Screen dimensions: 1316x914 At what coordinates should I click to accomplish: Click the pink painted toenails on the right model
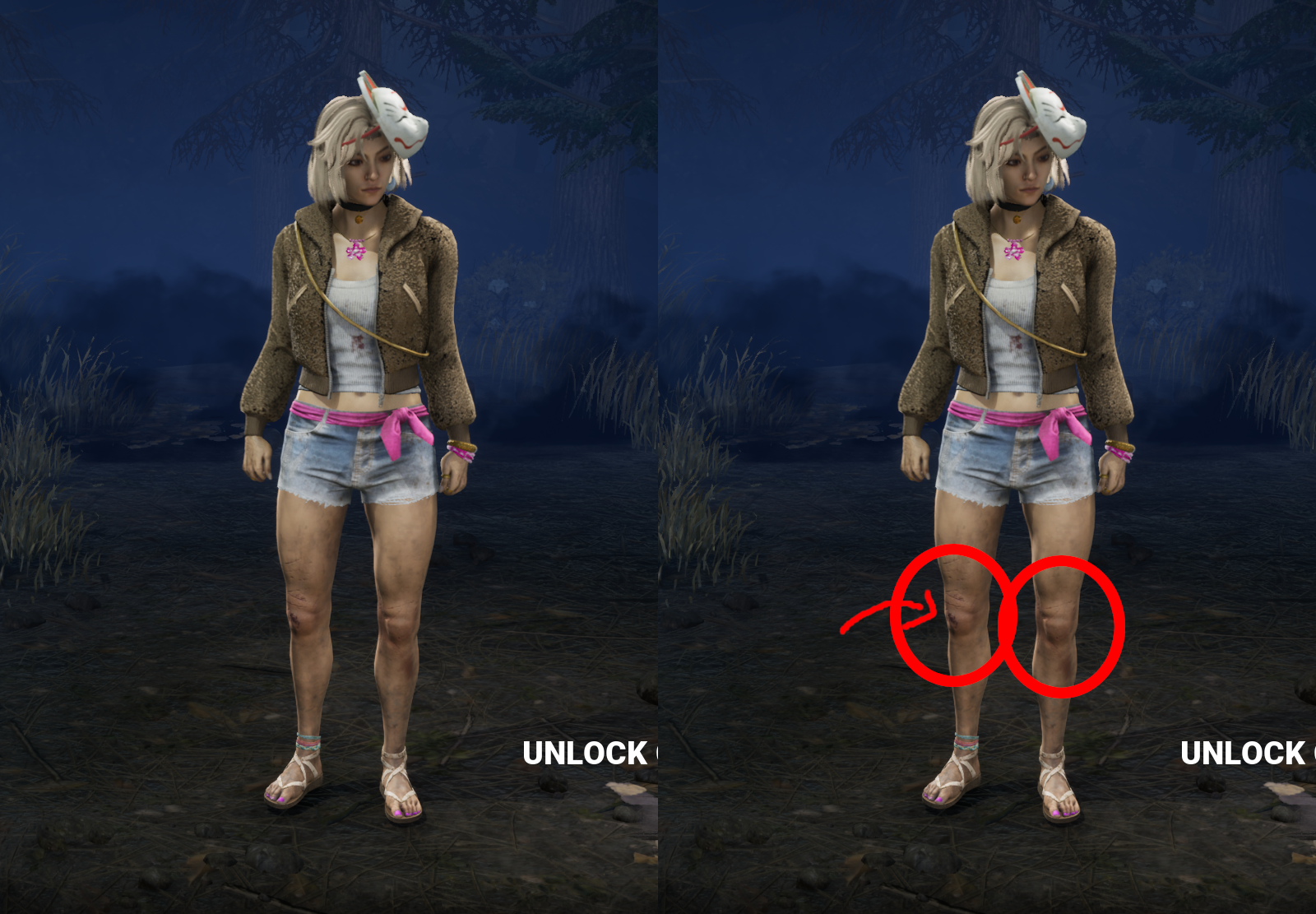1063,814
